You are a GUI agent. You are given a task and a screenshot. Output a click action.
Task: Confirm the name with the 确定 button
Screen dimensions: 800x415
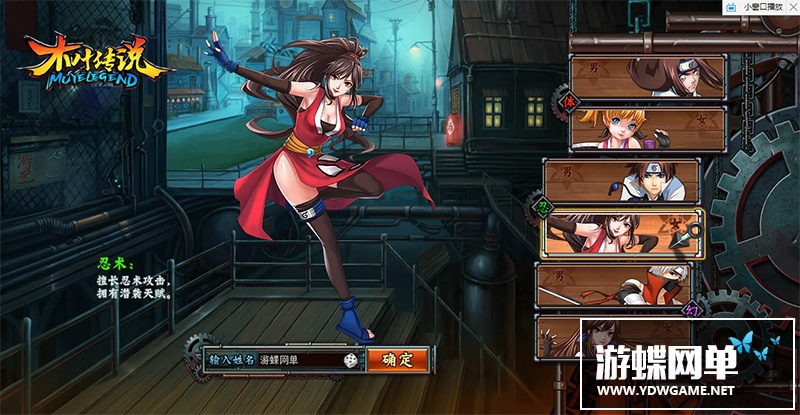pos(397,359)
